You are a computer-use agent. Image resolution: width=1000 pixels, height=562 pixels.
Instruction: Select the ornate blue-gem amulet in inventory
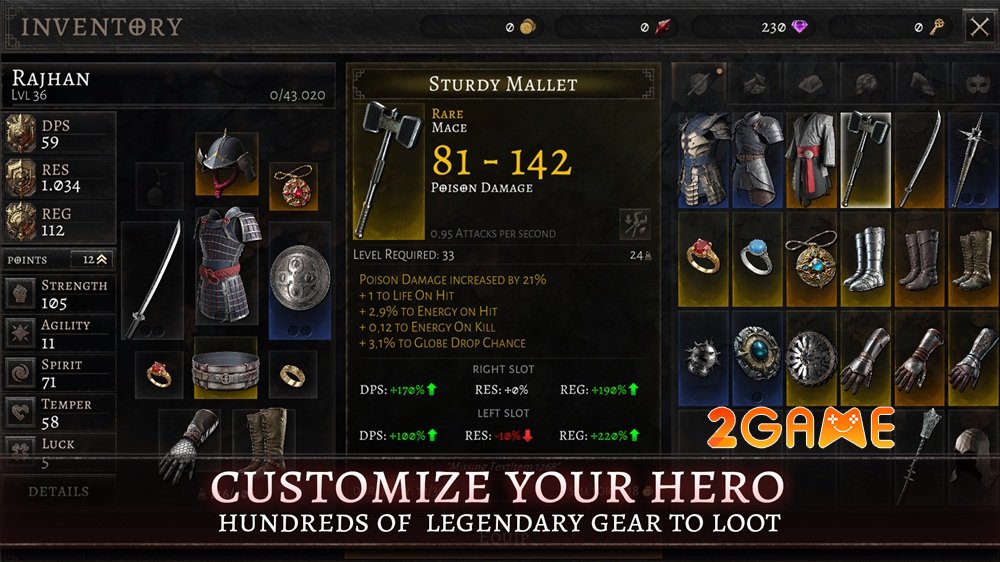point(811,258)
